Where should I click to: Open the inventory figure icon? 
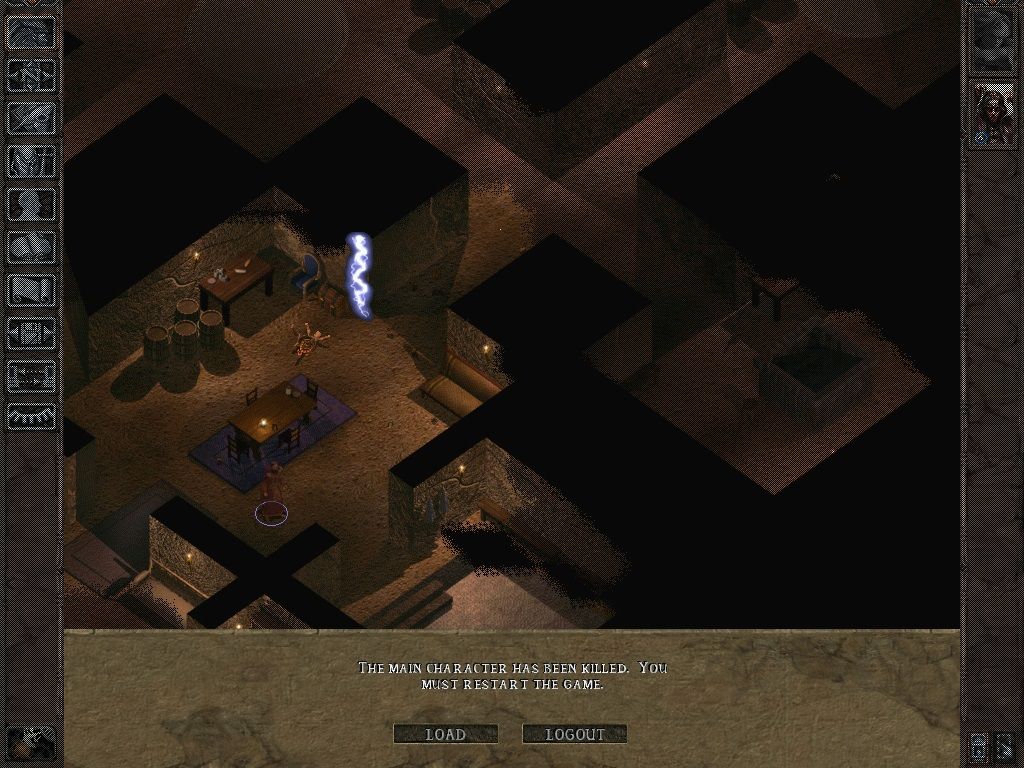coord(31,162)
